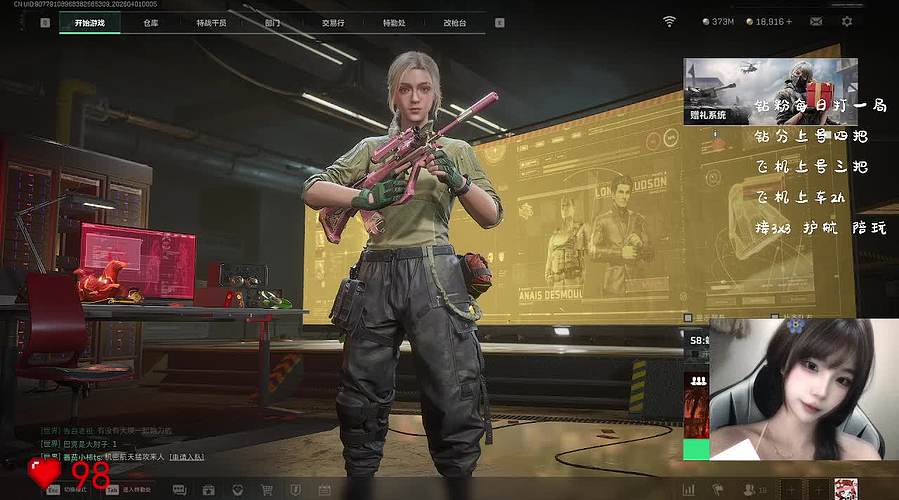The image size is (899, 500).
Task: Open the mail envelope icon
Action: point(817,21)
